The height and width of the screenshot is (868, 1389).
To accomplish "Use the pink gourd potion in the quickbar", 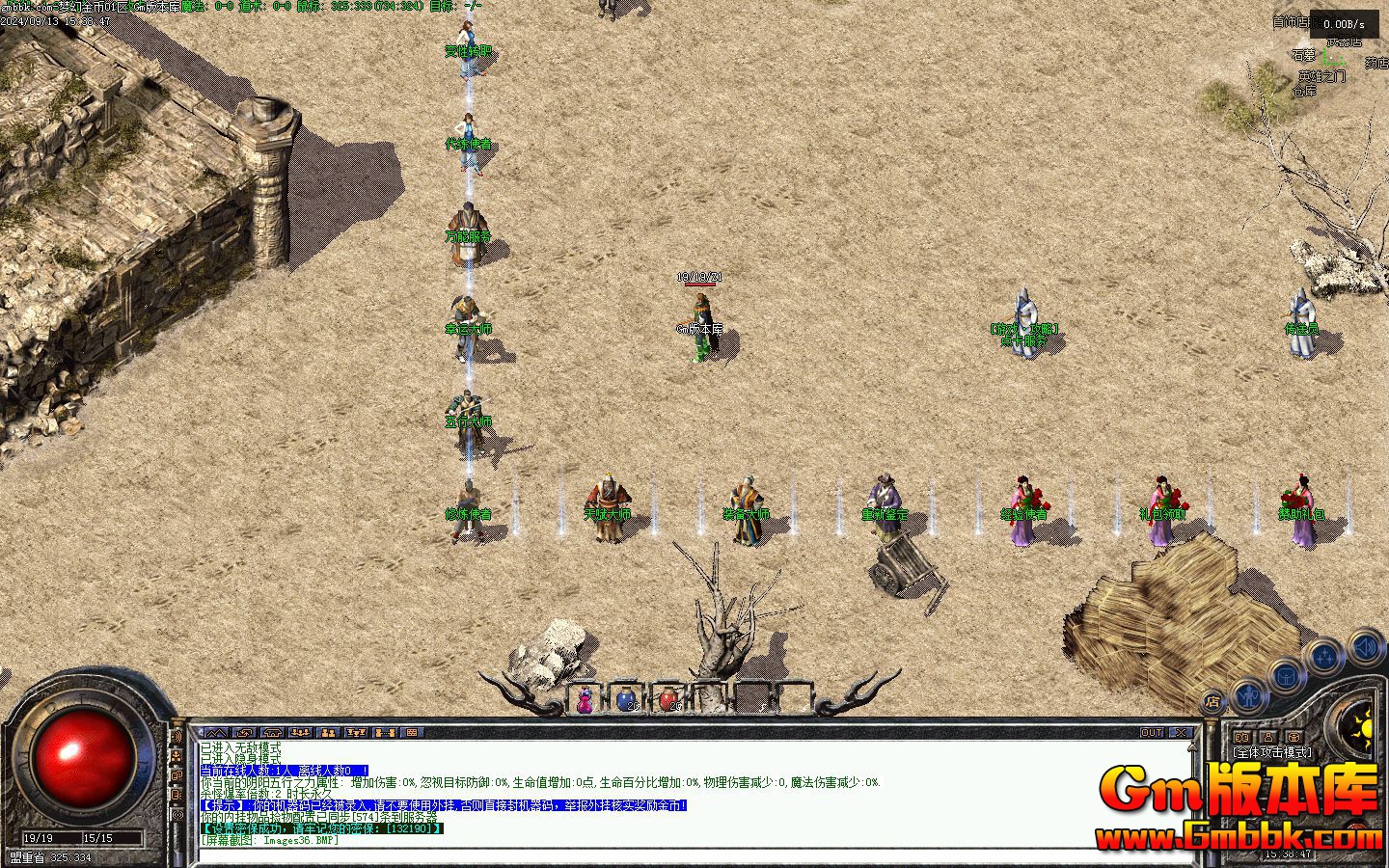I will pos(585,700).
